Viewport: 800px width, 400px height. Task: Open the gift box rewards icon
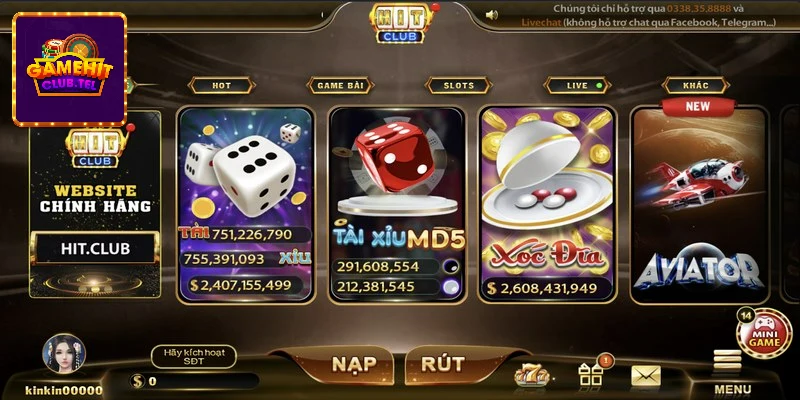tap(591, 374)
